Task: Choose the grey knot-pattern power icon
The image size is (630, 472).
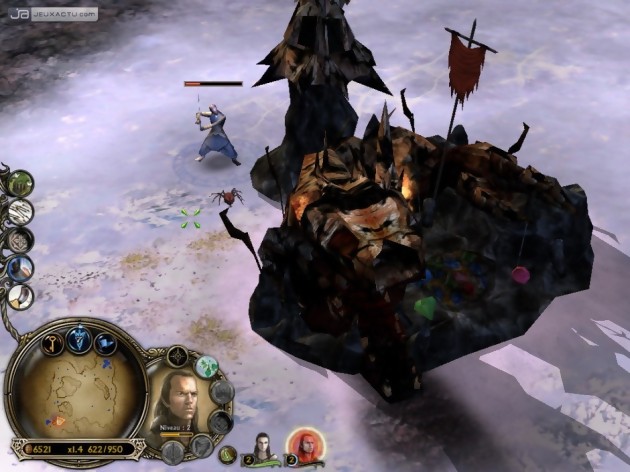Action: [x=20, y=240]
